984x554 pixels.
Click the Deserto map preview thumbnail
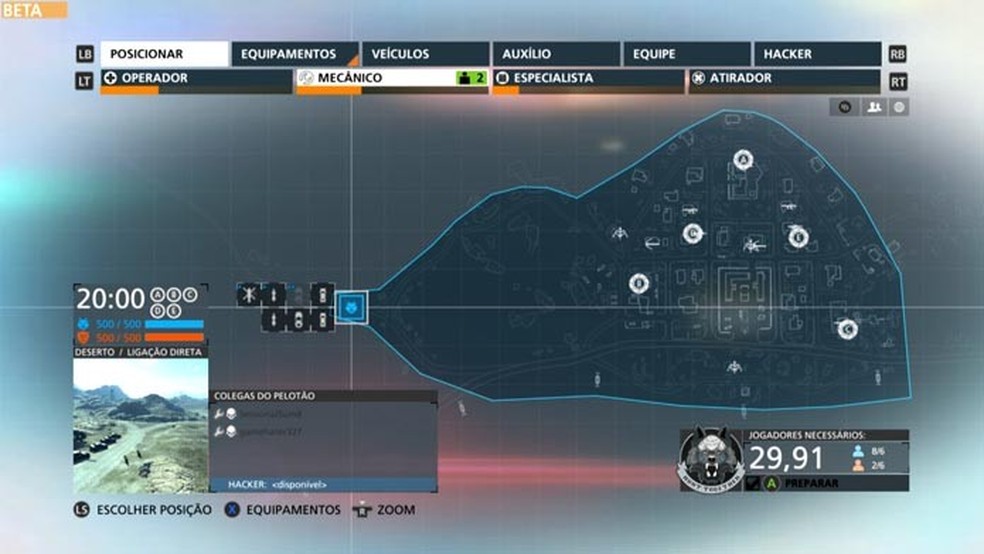(x=140, y=425)
